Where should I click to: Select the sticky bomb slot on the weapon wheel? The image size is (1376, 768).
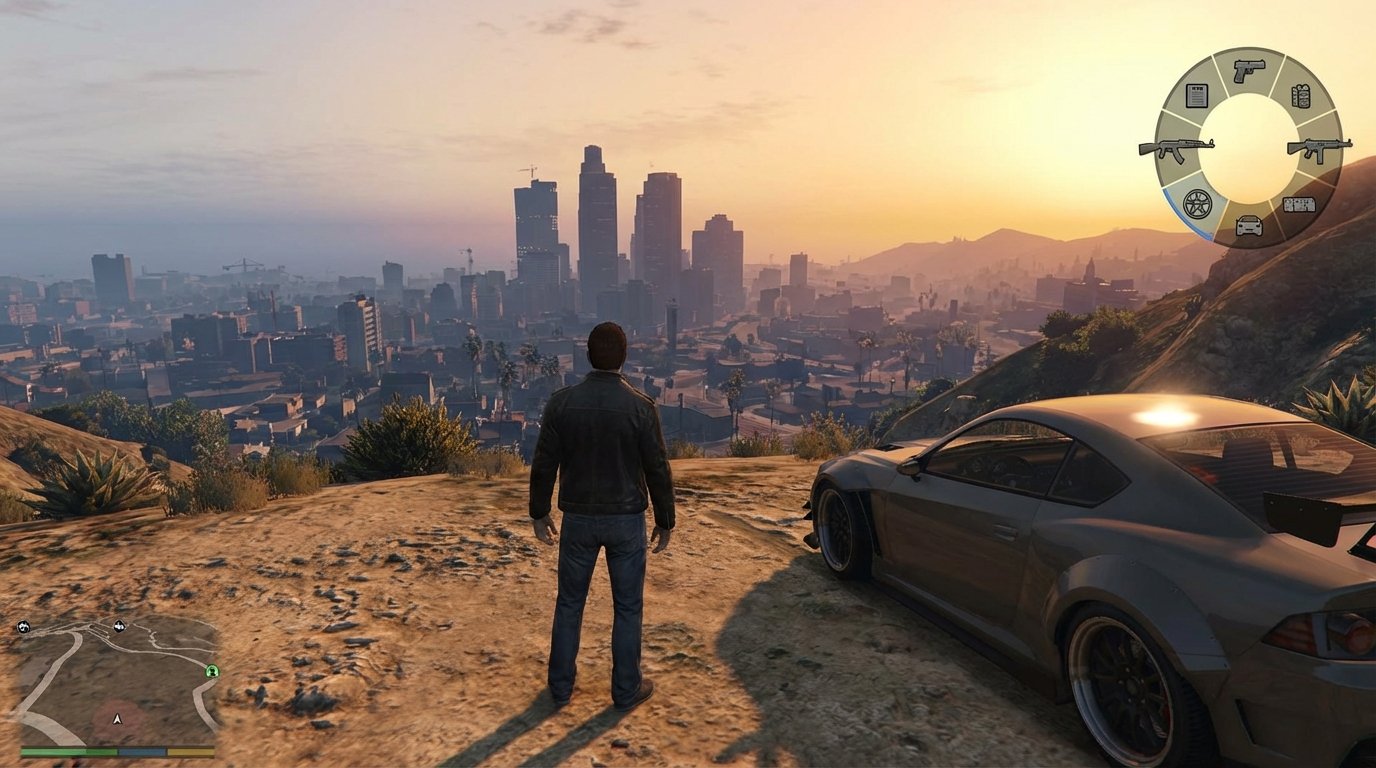click(x=1299, y=203)
